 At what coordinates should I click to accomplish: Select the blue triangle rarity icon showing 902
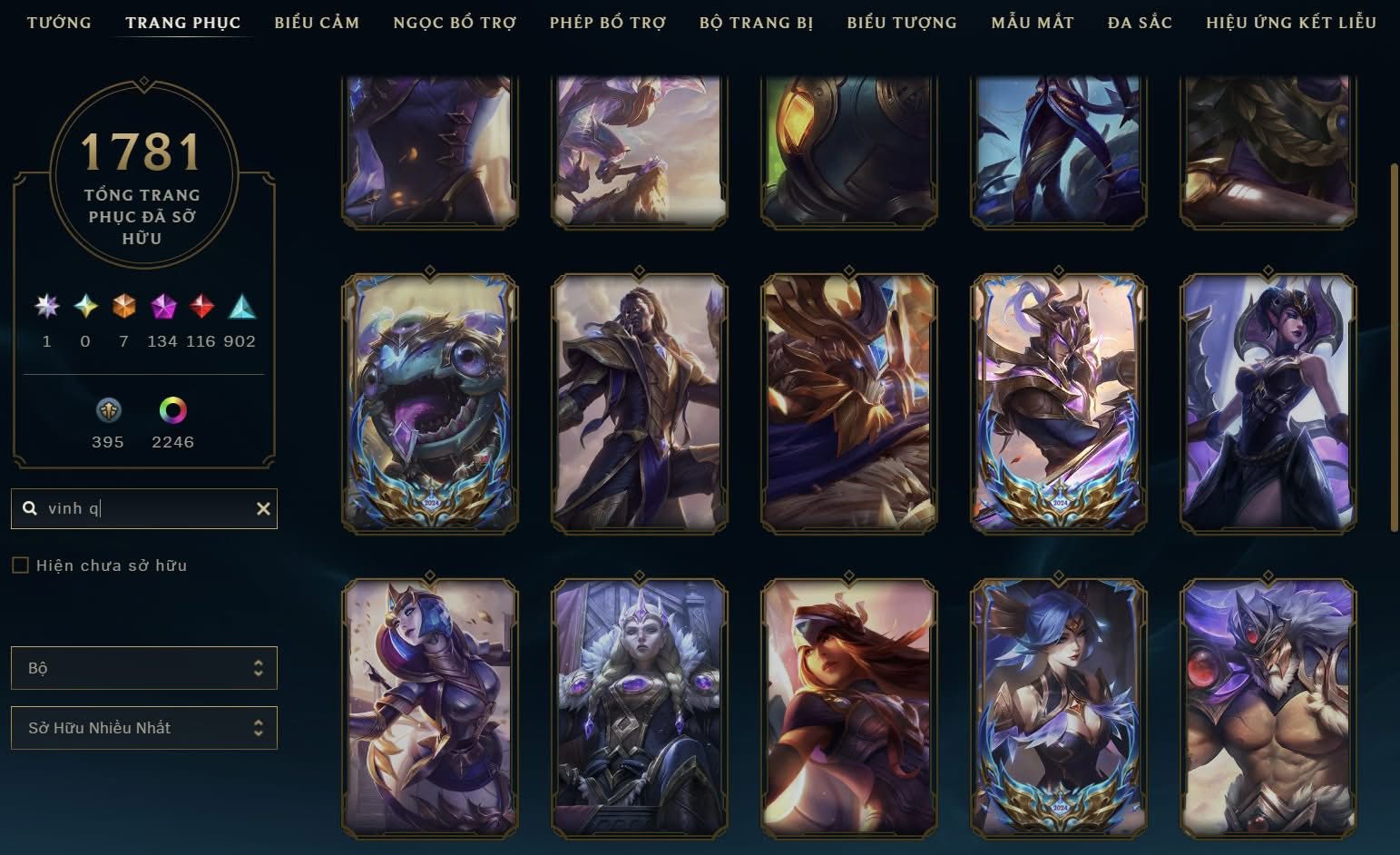coord(241,306)
